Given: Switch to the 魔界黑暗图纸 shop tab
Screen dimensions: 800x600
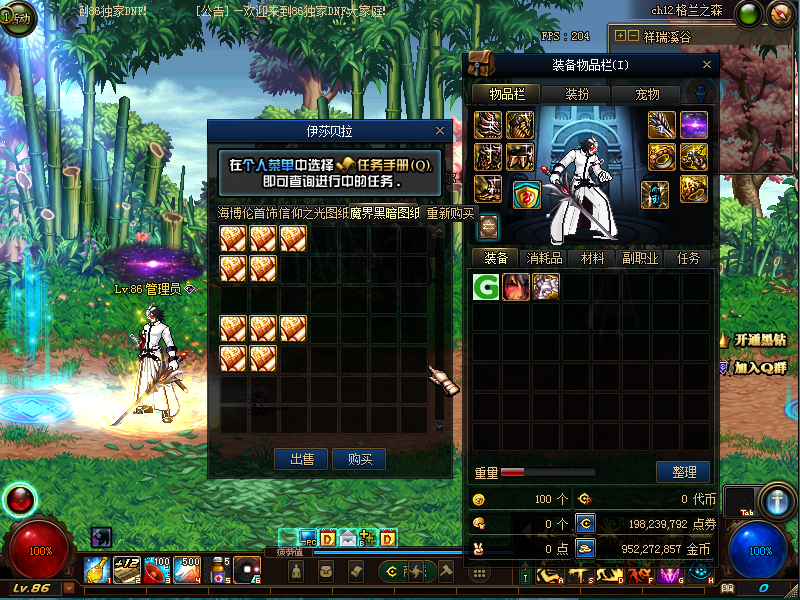Looking at the screenshot, I should (385, 212).
